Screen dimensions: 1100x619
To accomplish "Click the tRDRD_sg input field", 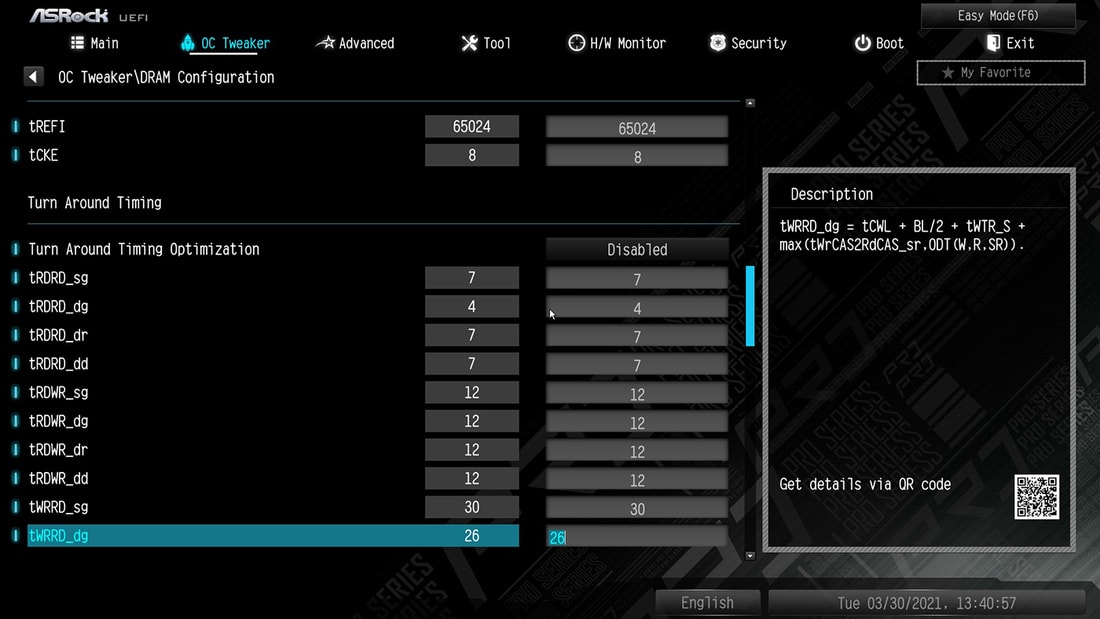I will click(x=637, y=279).
